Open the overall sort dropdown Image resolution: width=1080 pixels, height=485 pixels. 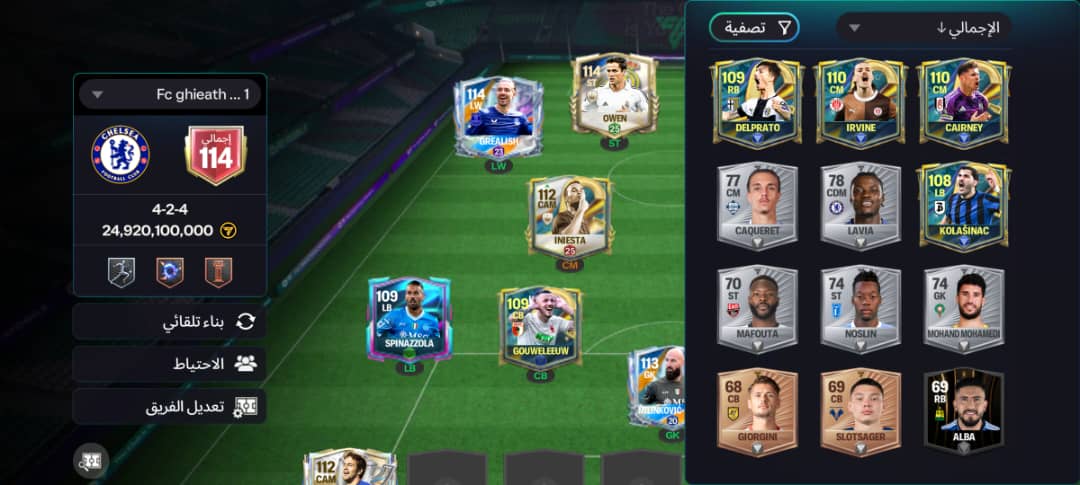(924, 28)
